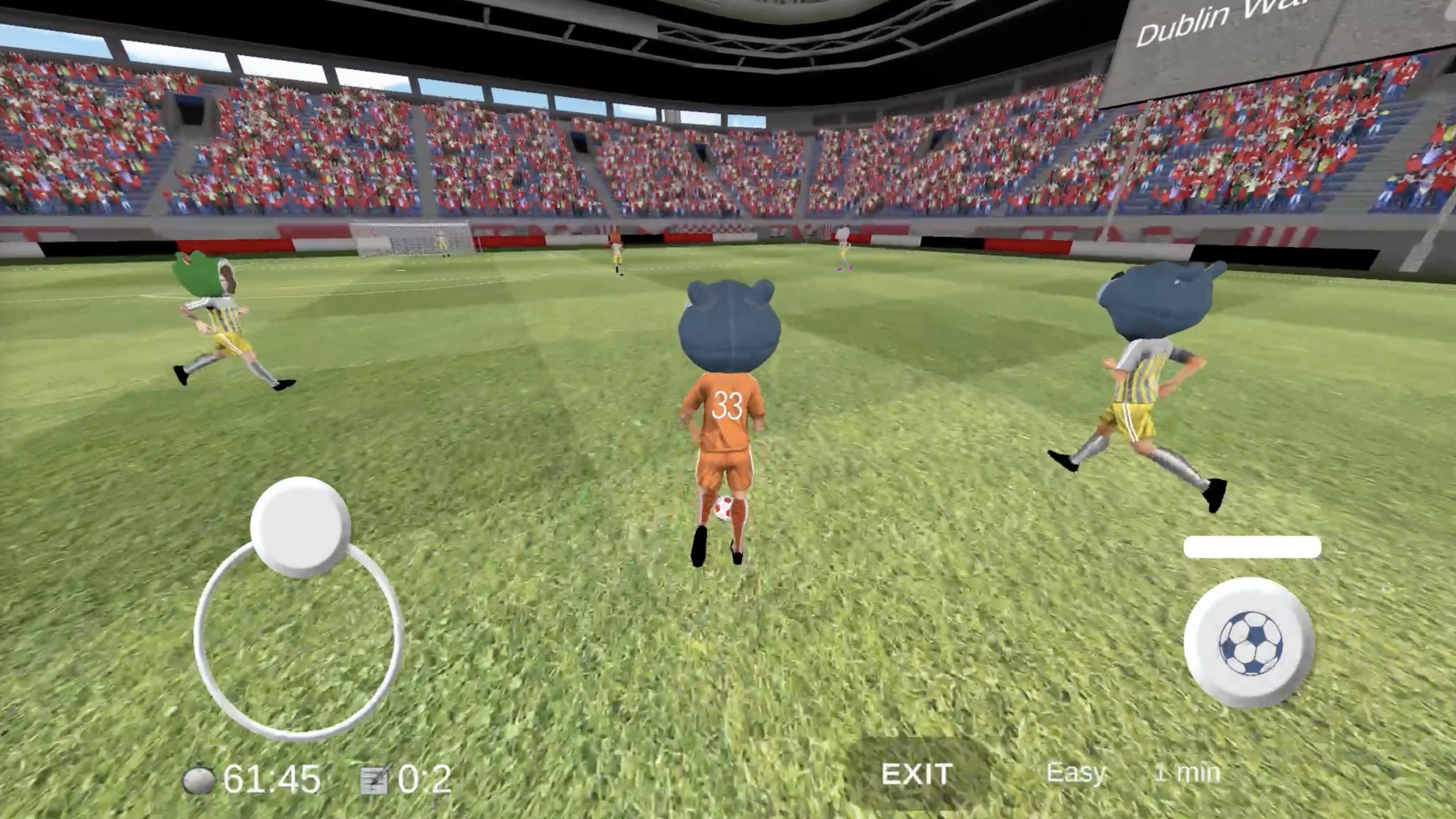This screenshot has width=1456, height=819.
Task: Touch the white virtual joystick knob
Action: (x=300, y=526)
